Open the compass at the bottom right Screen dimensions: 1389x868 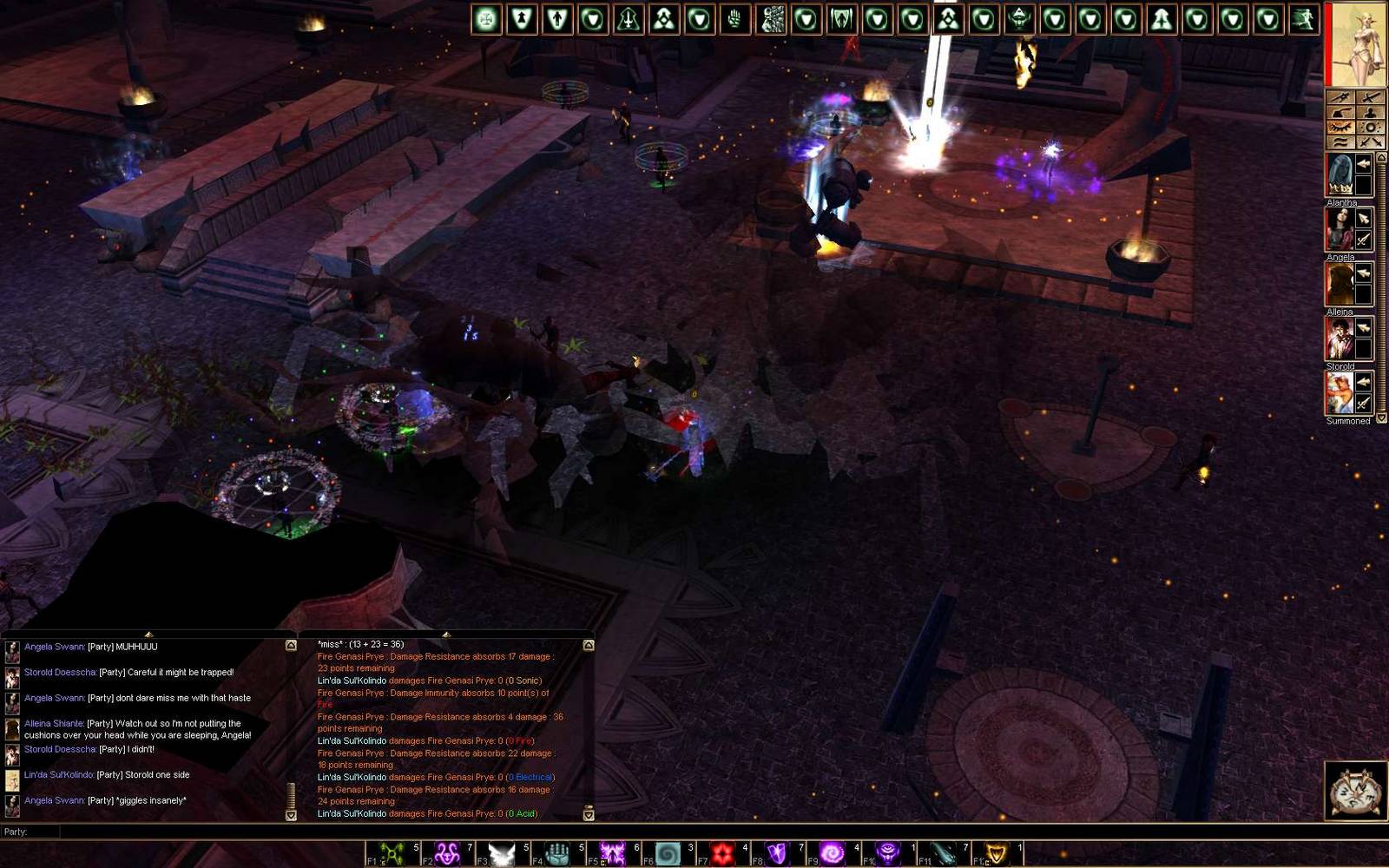pyautogui.click(x=1354, y=790)
